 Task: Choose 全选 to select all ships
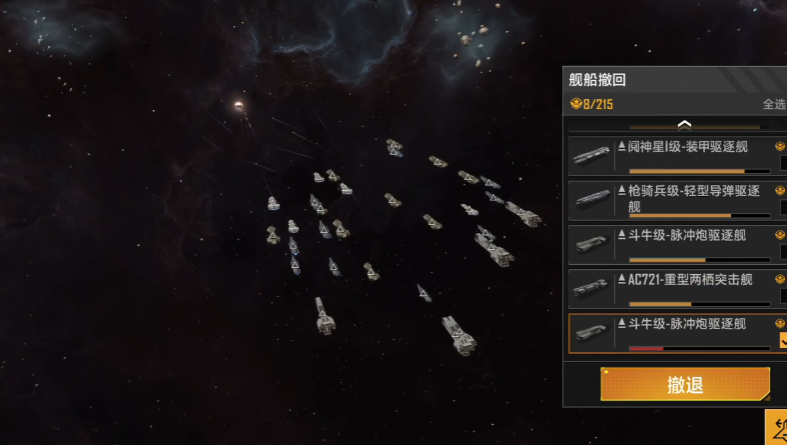tap(774, 104)
